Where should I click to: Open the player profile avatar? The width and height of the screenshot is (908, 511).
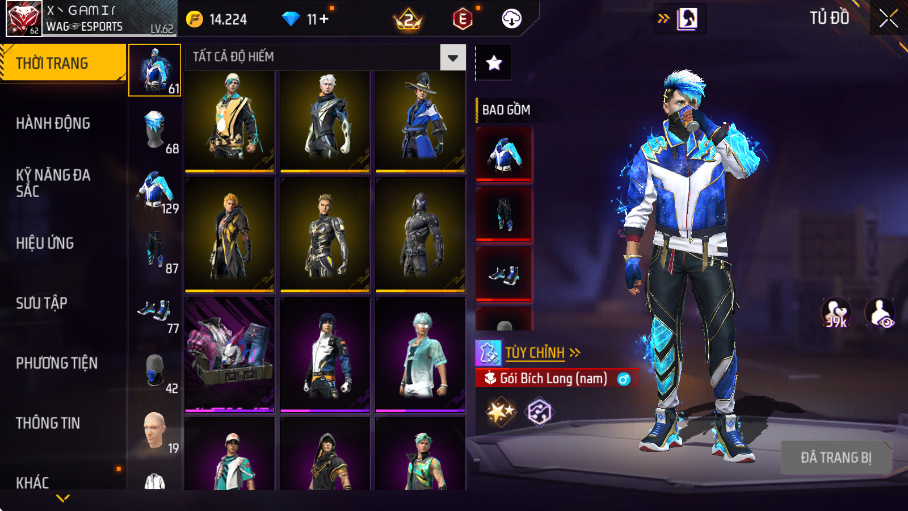[23, 19]
